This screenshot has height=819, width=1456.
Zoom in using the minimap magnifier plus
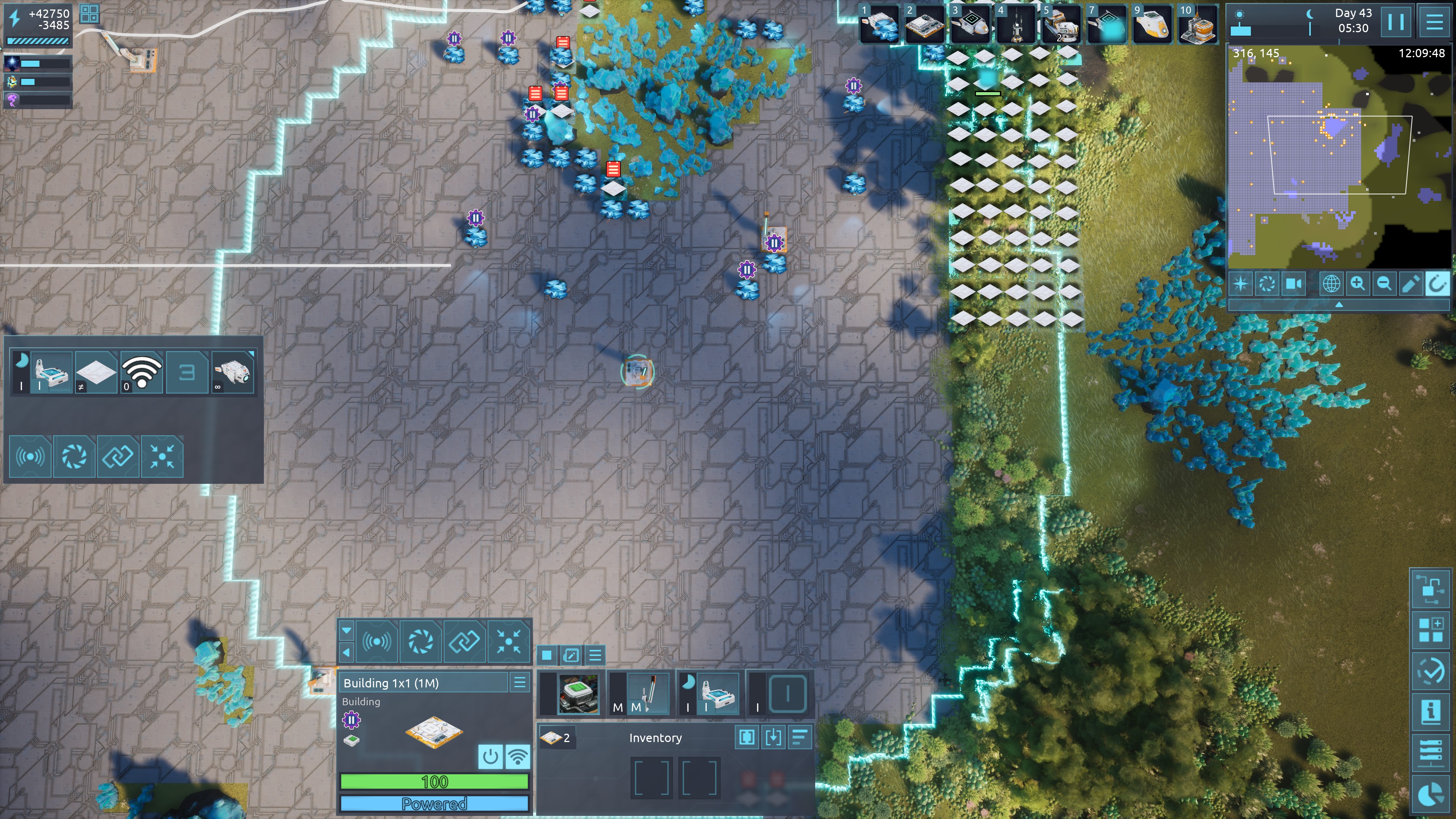[x=1357, y=283]
